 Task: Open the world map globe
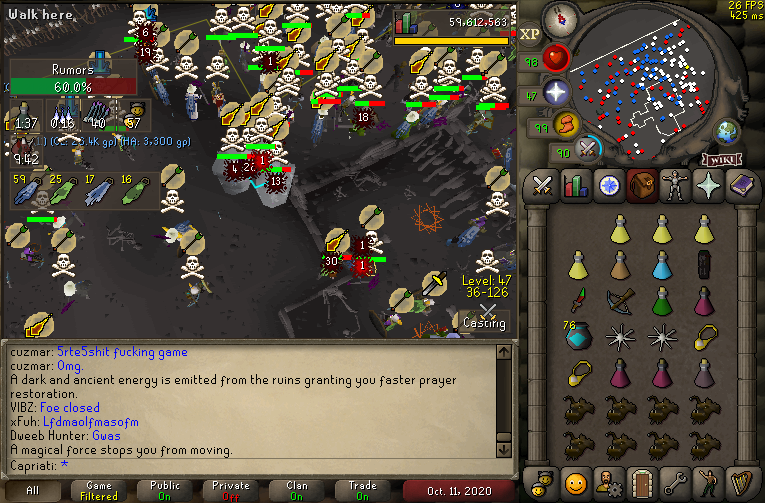tap(726, 131)
